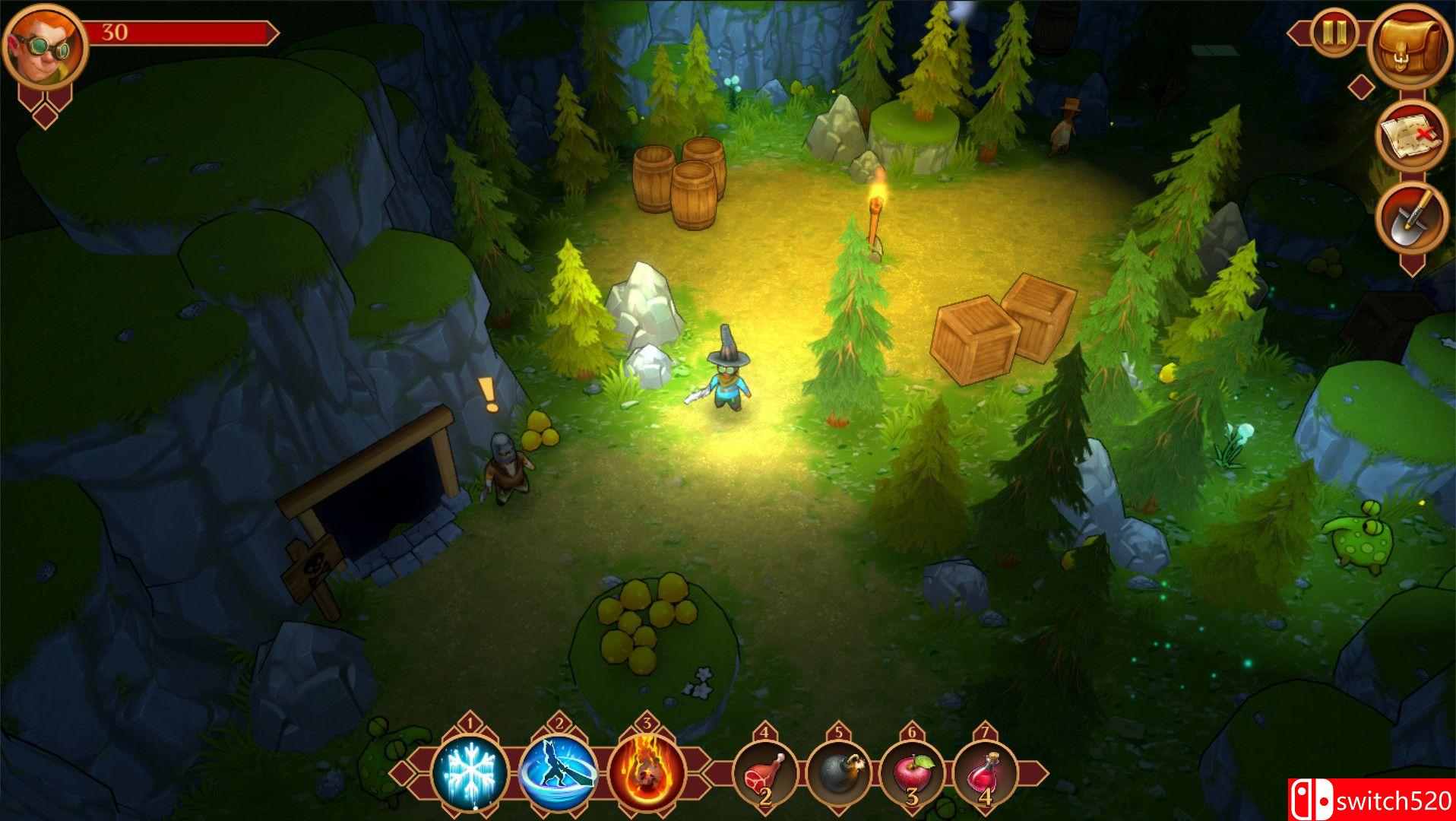The width and height of the screenshot is (1456, 821).
Task: Click the red health bar showing 30
Action: pos(182,33)
